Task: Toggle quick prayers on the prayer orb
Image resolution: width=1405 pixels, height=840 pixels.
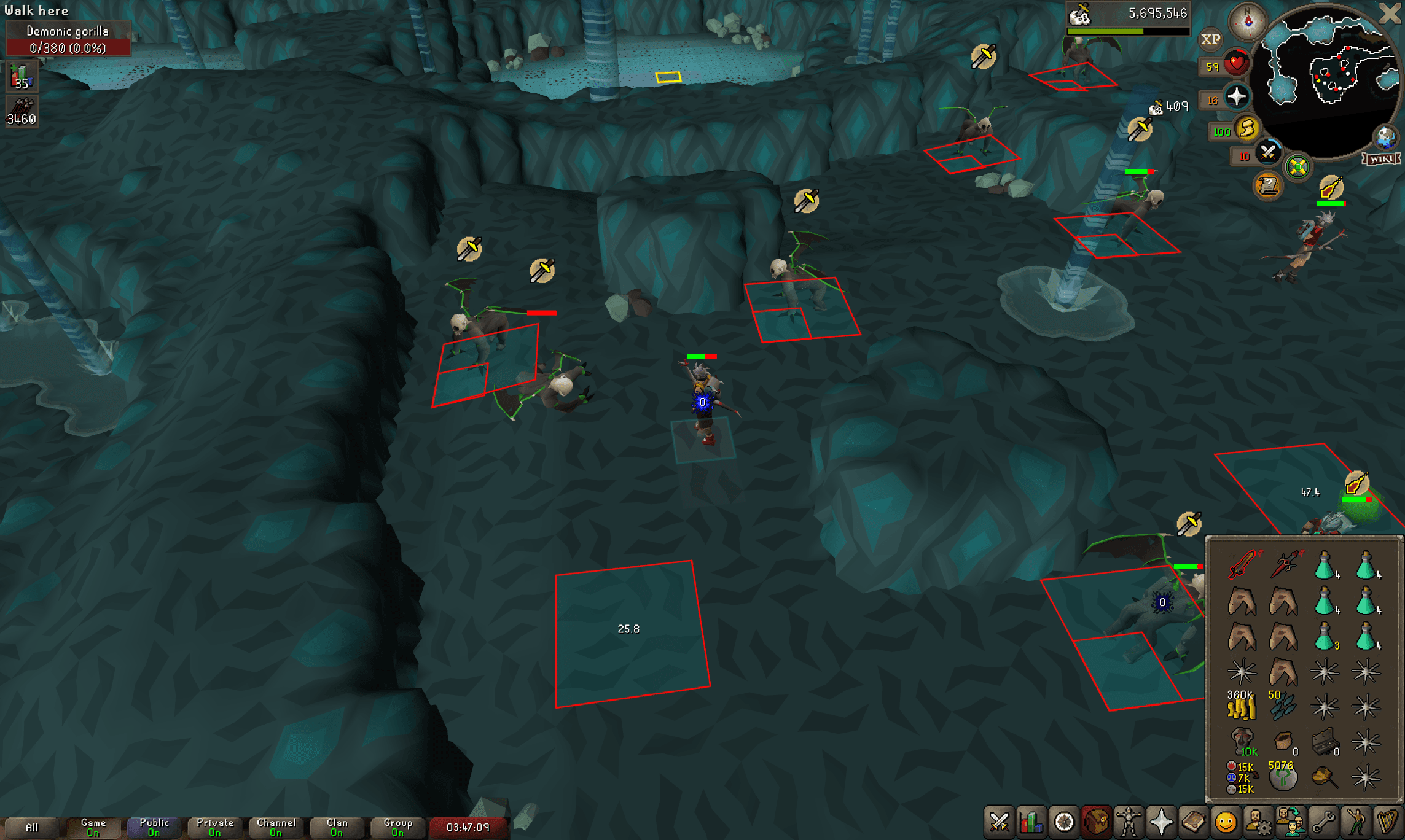Action: (x=1236, y=96)
